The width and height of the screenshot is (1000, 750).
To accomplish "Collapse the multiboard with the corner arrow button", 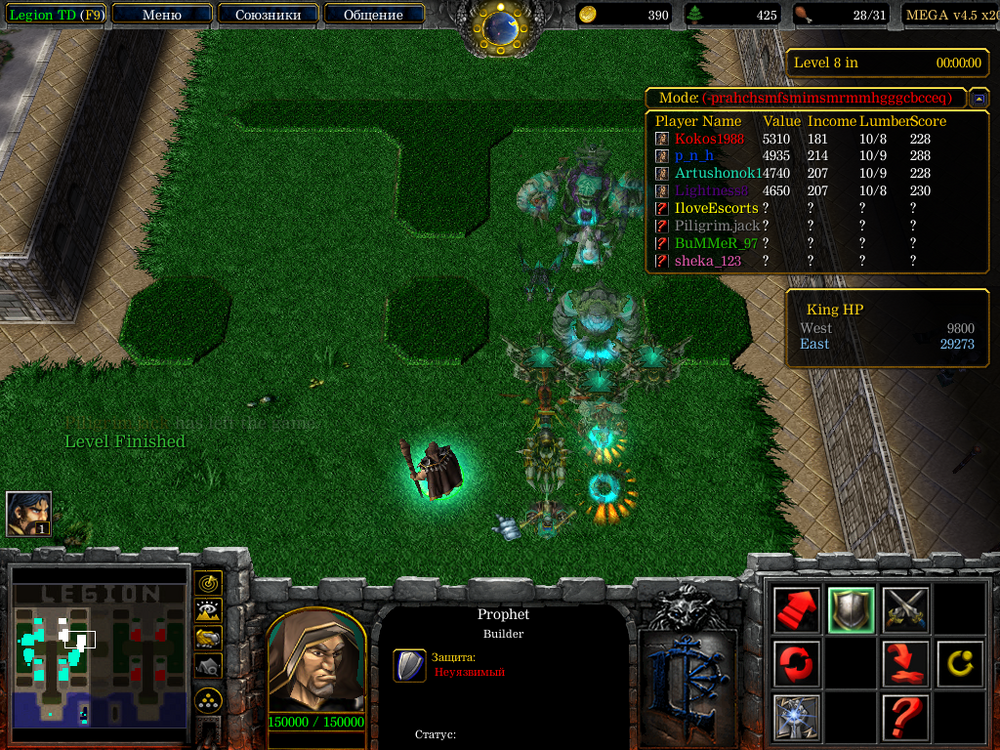I will (979, 98).
